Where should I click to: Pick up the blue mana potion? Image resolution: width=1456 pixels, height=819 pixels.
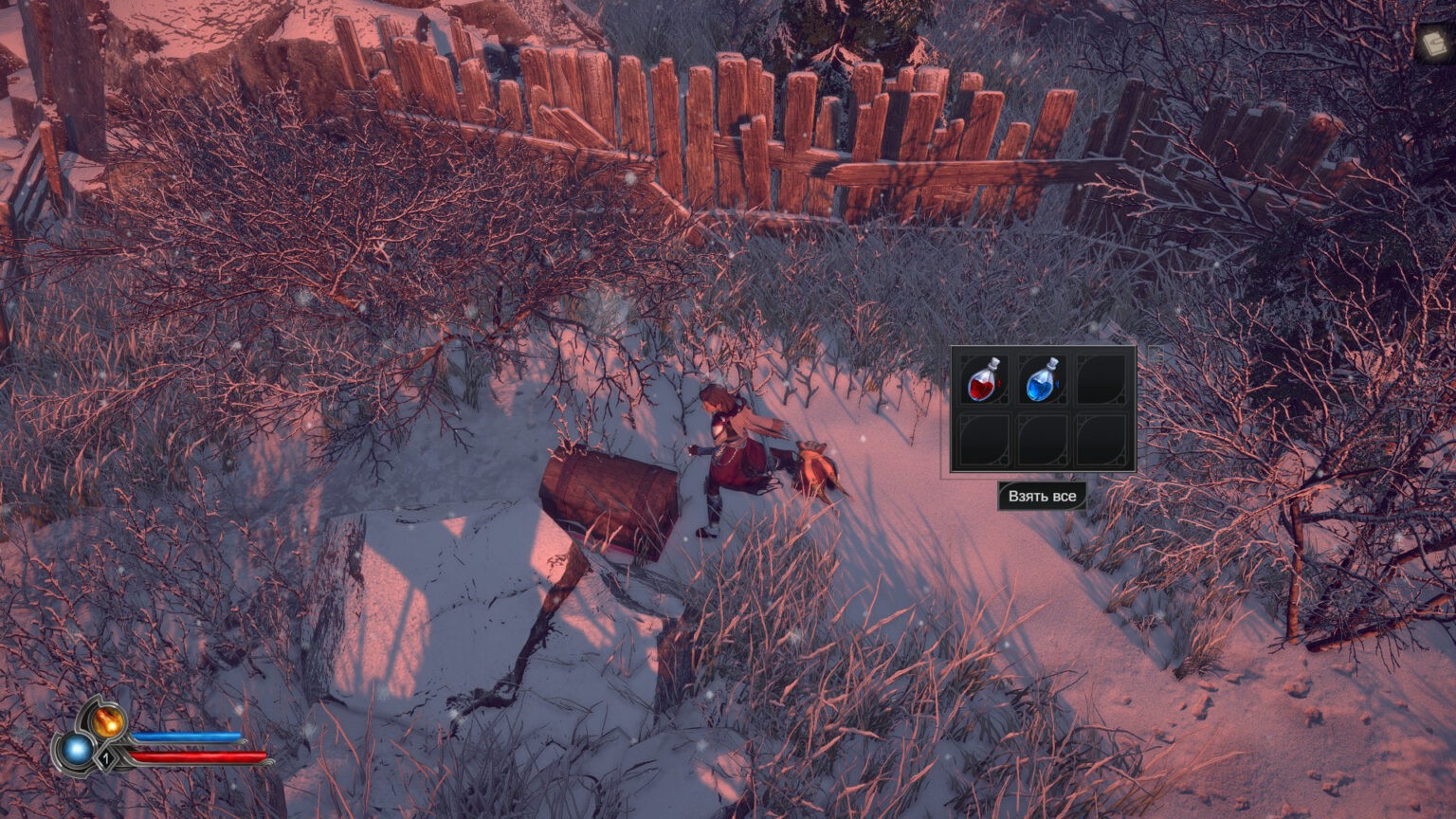[1042, 380]
